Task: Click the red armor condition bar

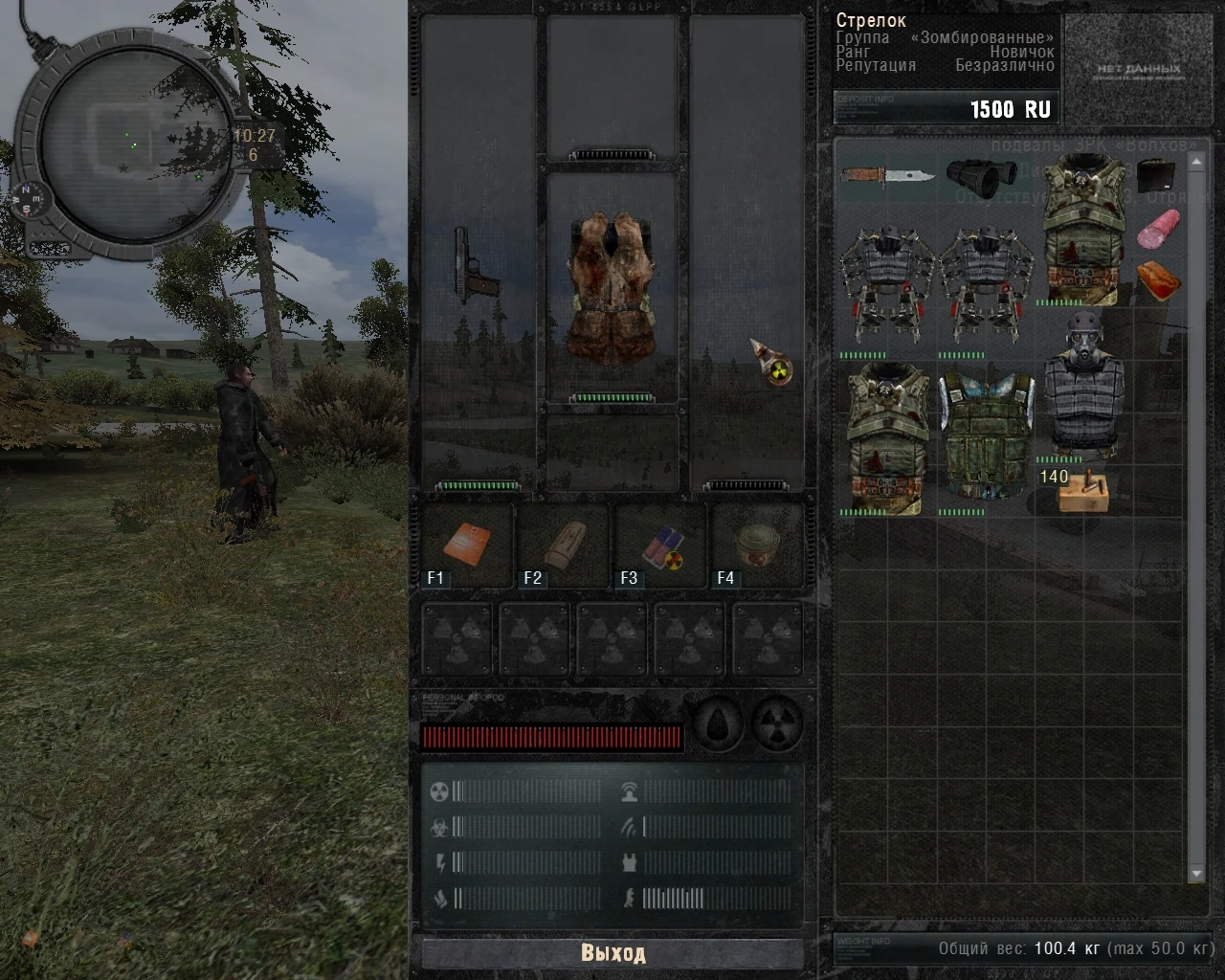Action: [x=553, y=737]
